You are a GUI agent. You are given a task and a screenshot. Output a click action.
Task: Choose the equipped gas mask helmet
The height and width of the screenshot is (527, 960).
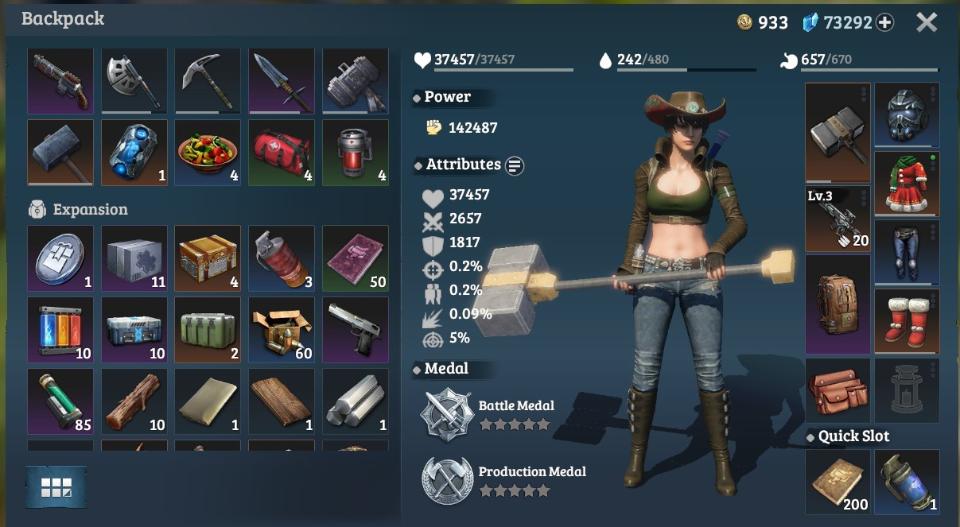coord(906,115)
